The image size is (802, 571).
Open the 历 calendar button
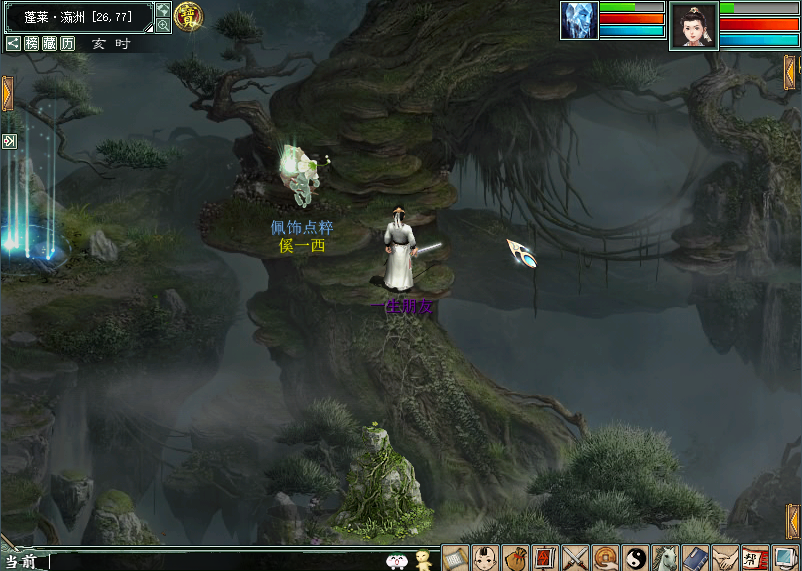(x=67, y=43)
